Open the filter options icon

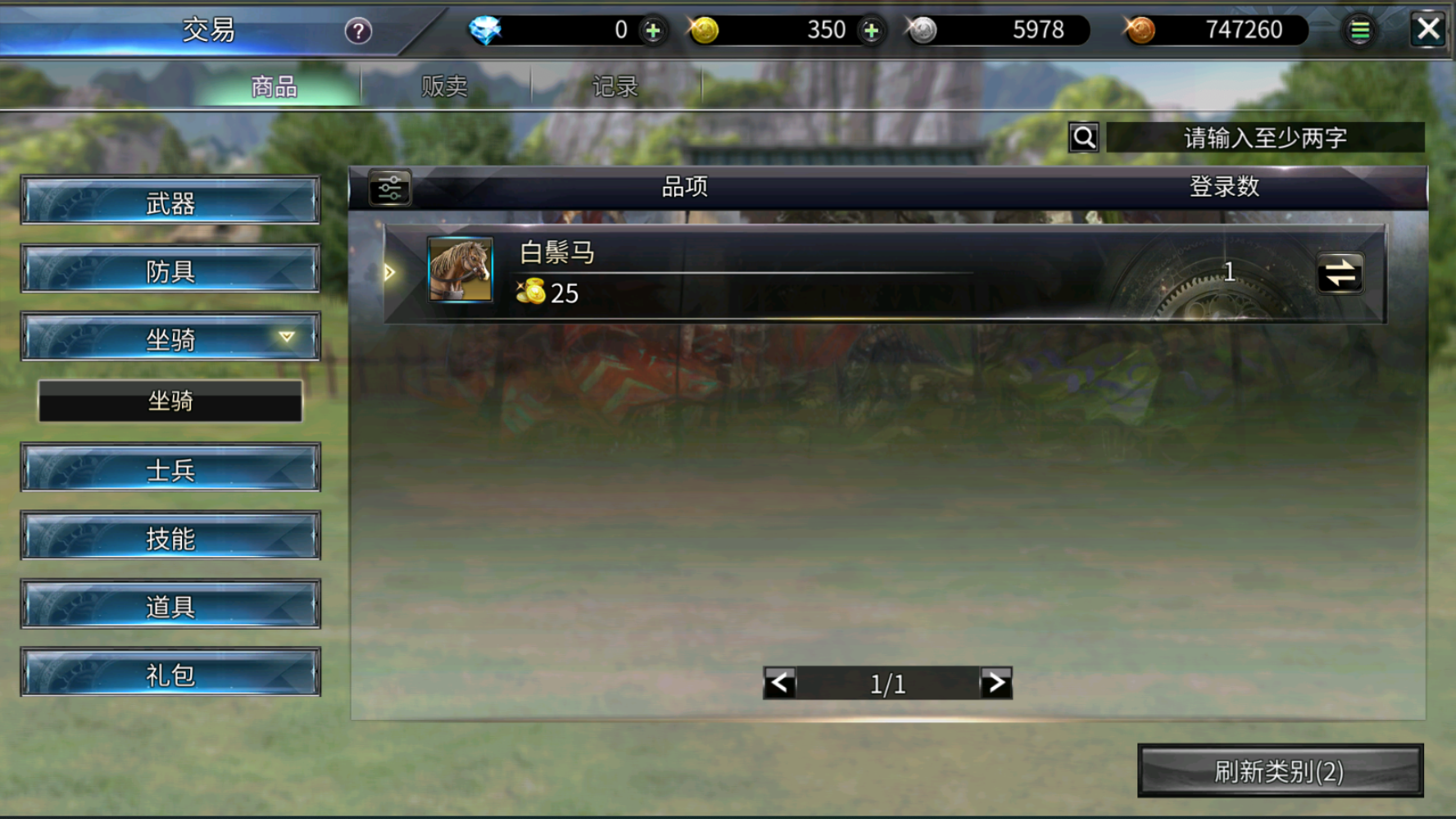[390, 188]
